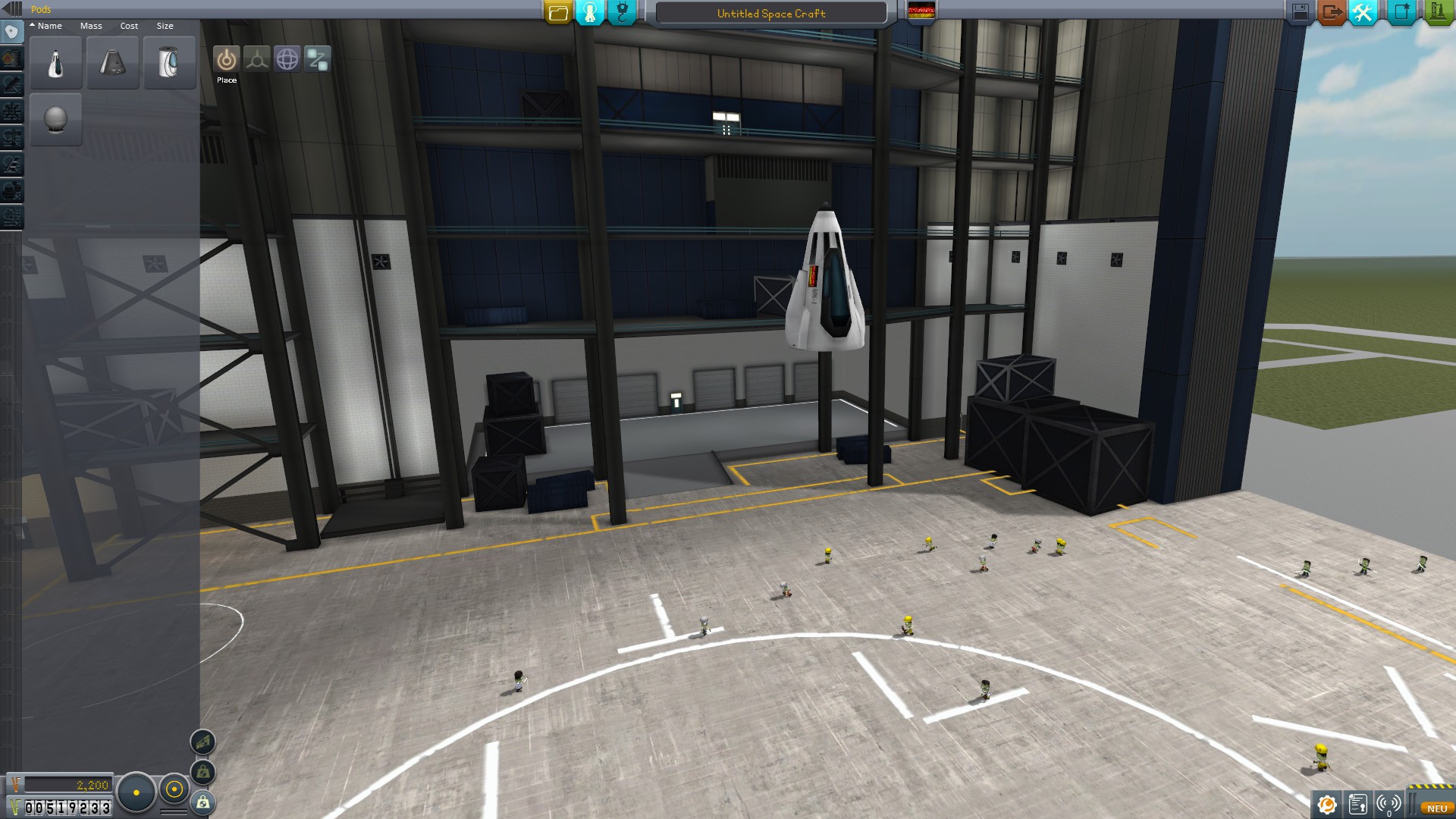Save the craft with the floppy disk
The image size is (1456, 819).
pyautogui.click(x=1300, y=12)
